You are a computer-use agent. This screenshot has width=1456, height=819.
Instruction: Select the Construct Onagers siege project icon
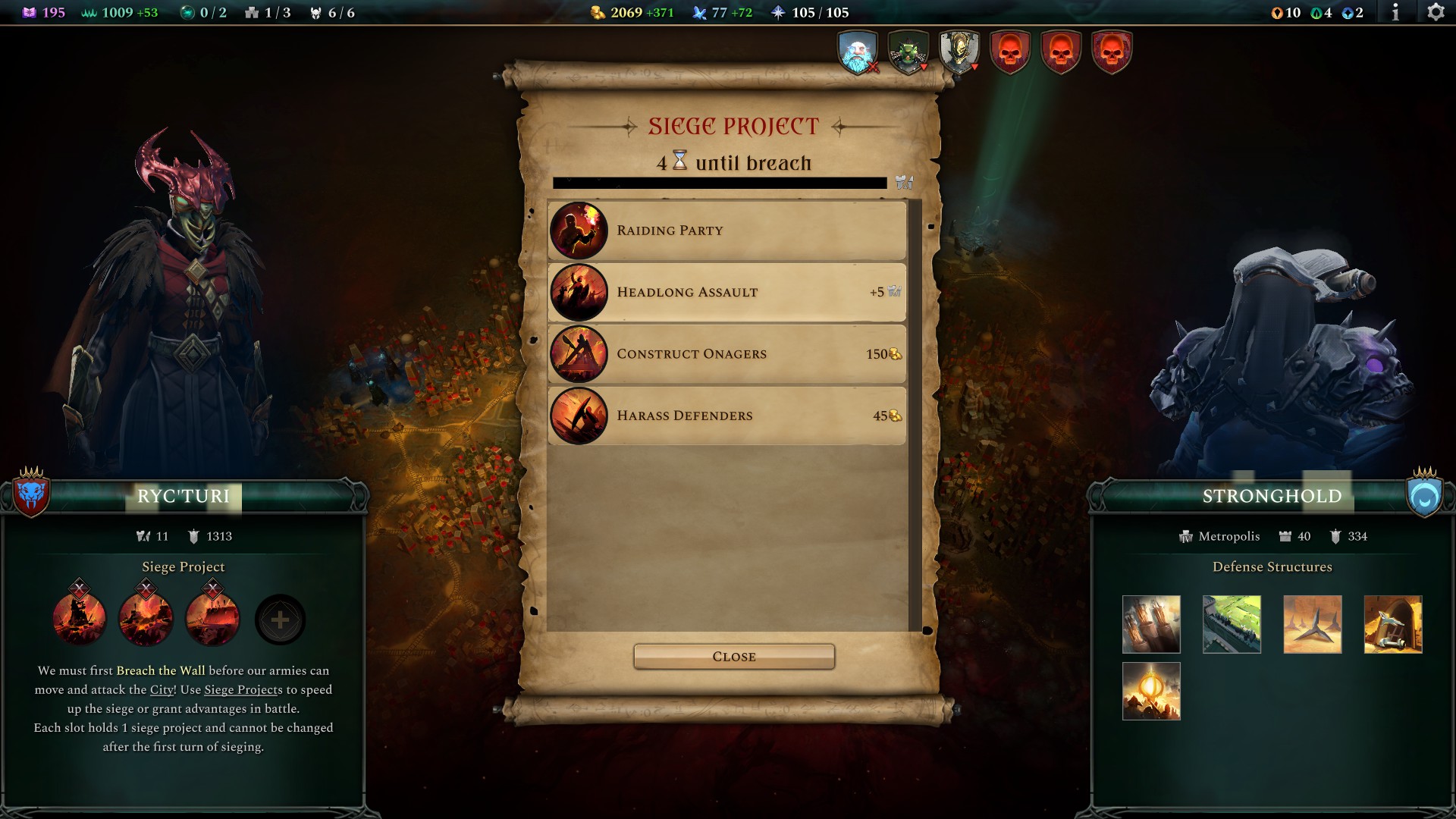[579, 354]
